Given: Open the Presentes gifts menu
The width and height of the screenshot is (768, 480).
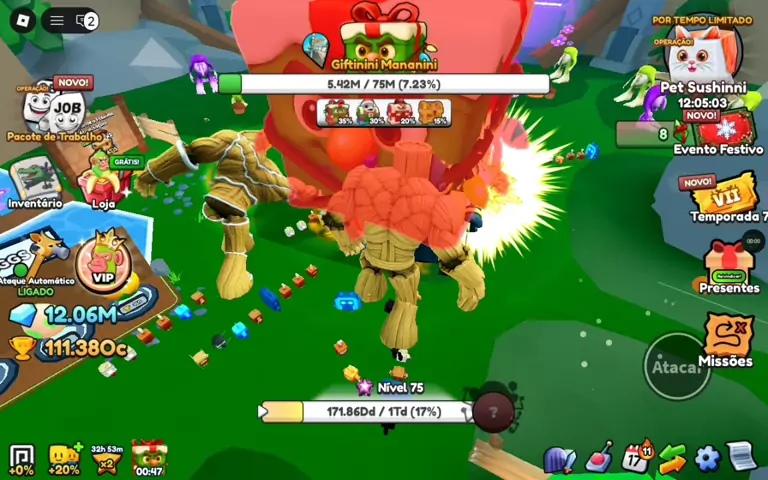Looking at the screenshot, I should click(x=729, y=264).
